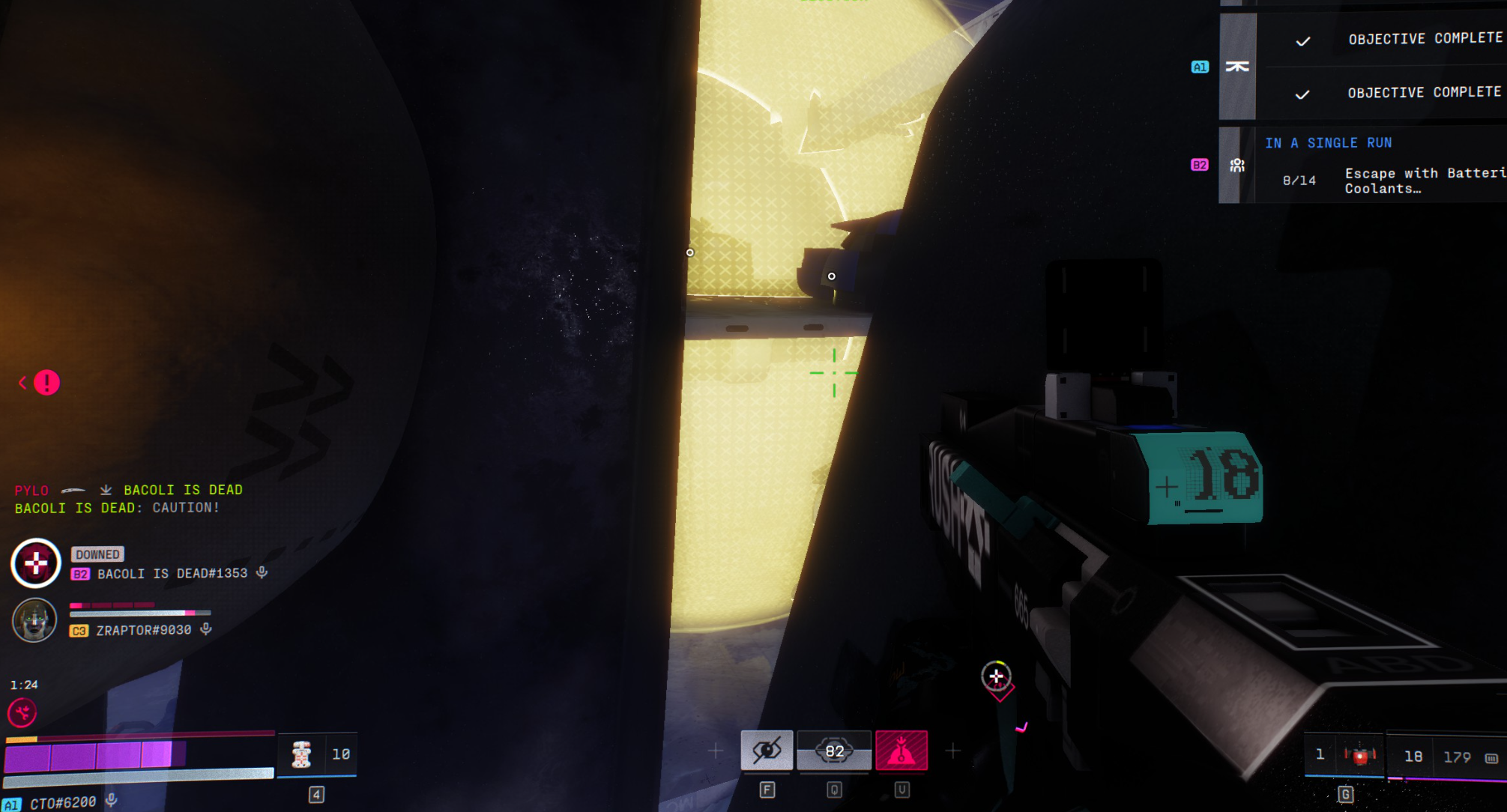Click the red exclamation alert indicator
This screenshot has width=1507, height=812.
coord(46,383)
